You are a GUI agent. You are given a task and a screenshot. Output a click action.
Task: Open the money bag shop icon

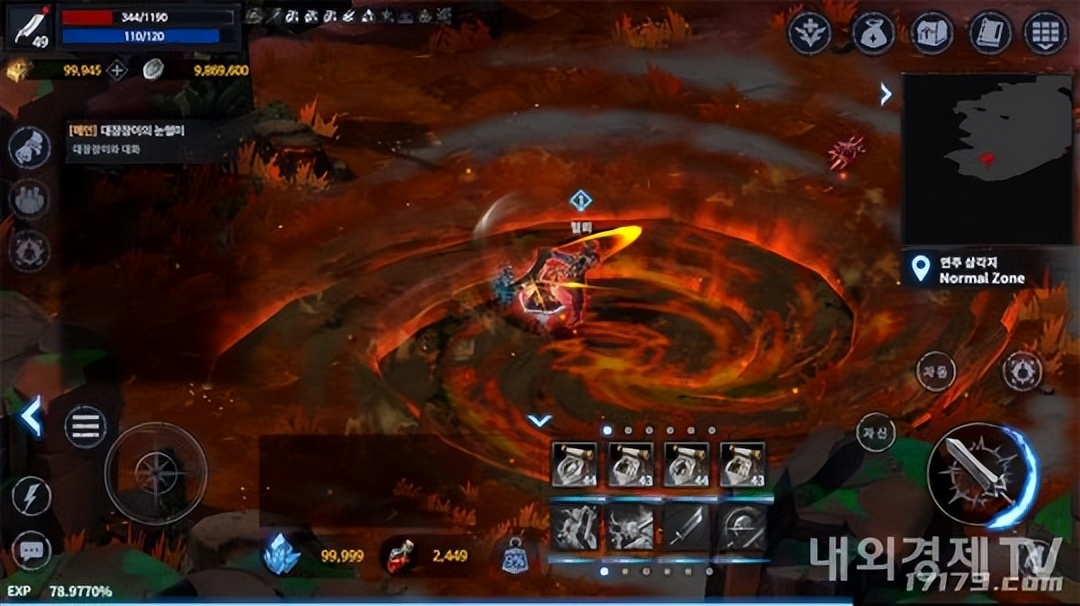872,34
